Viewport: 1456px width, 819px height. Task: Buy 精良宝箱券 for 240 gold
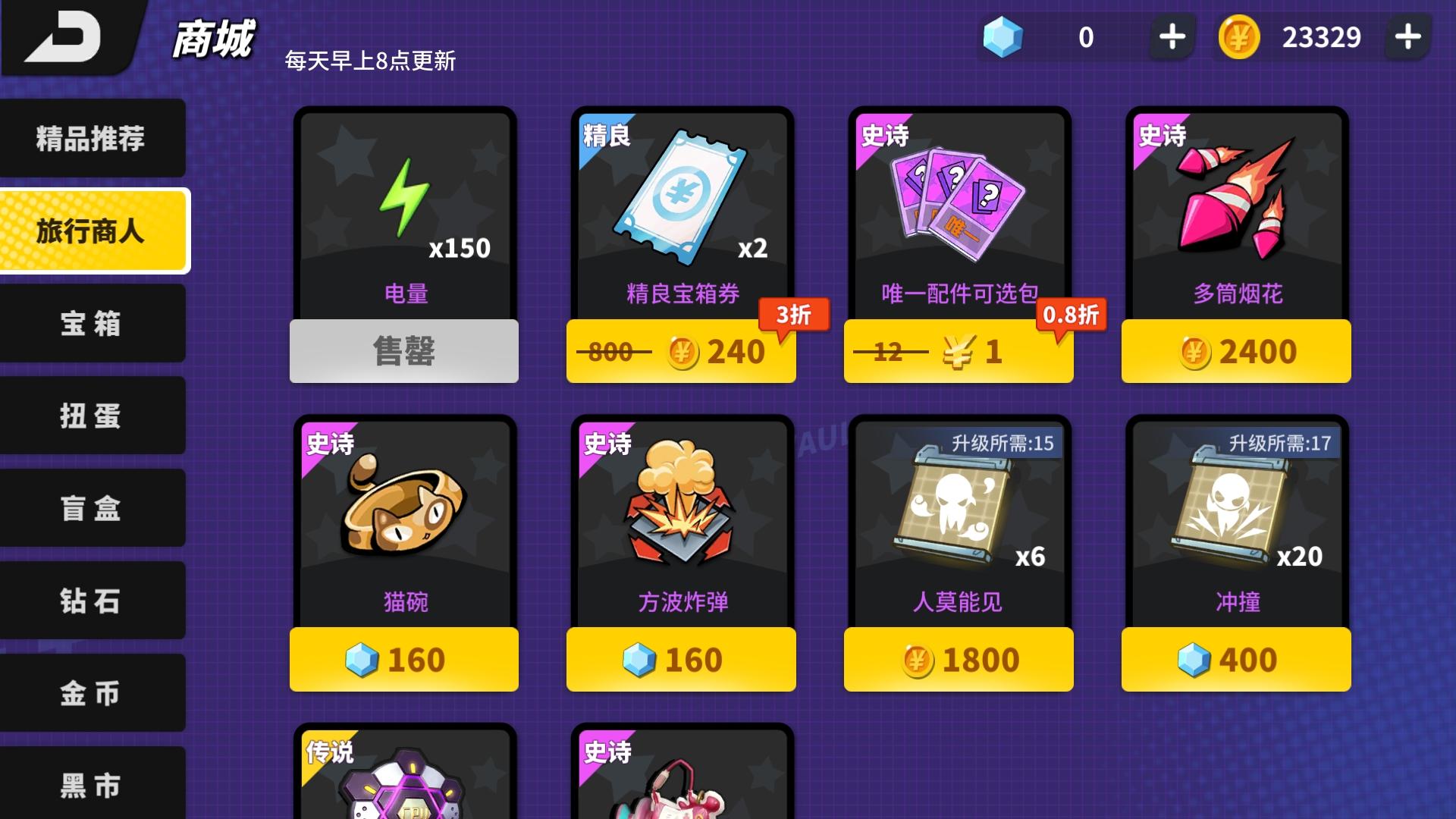click(x=679, y=350)
